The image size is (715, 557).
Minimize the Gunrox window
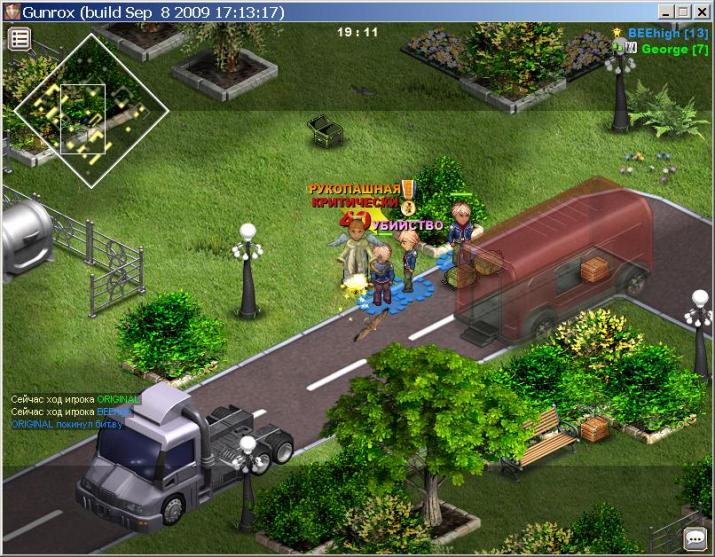click(x=667, y=12)
